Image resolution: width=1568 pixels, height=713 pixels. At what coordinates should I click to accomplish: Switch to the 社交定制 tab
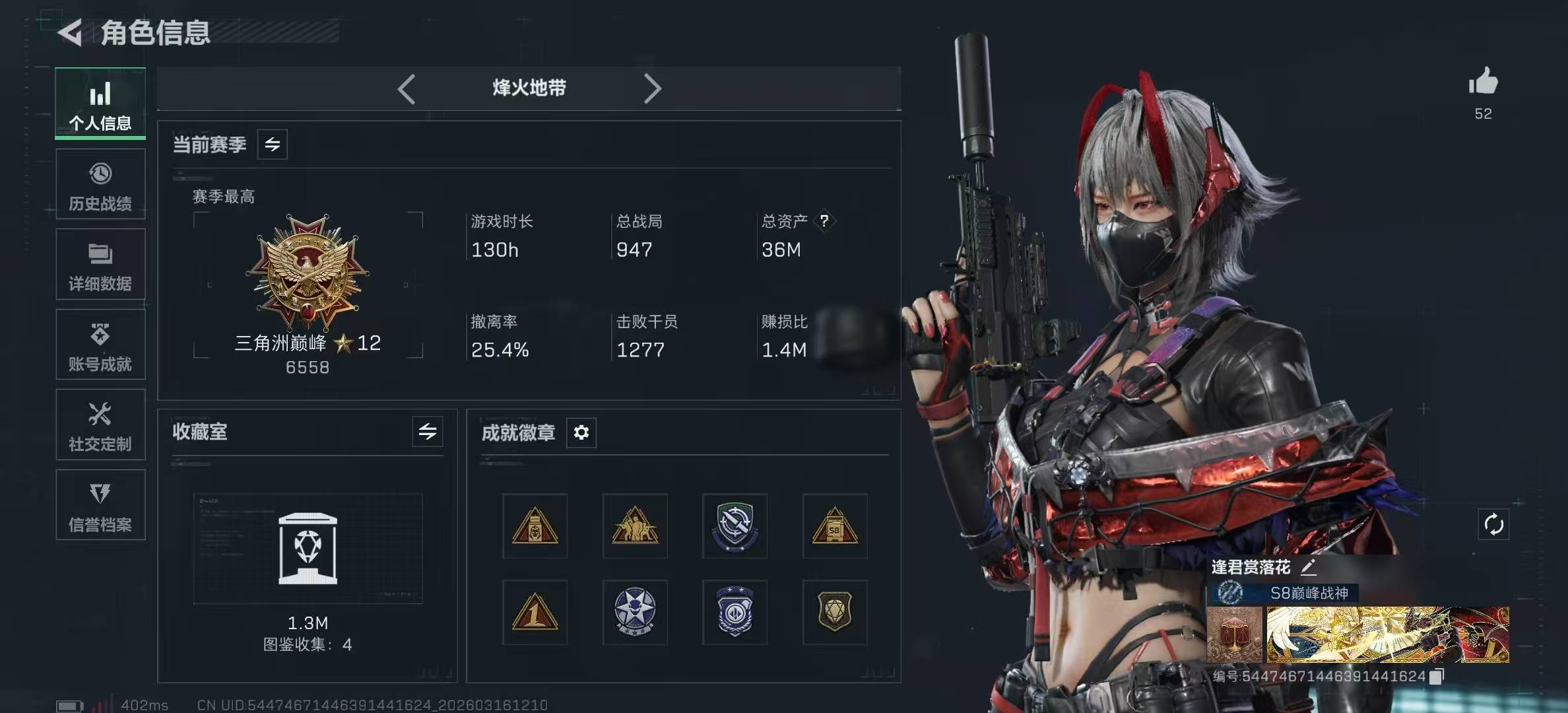(x=100, y=426)
